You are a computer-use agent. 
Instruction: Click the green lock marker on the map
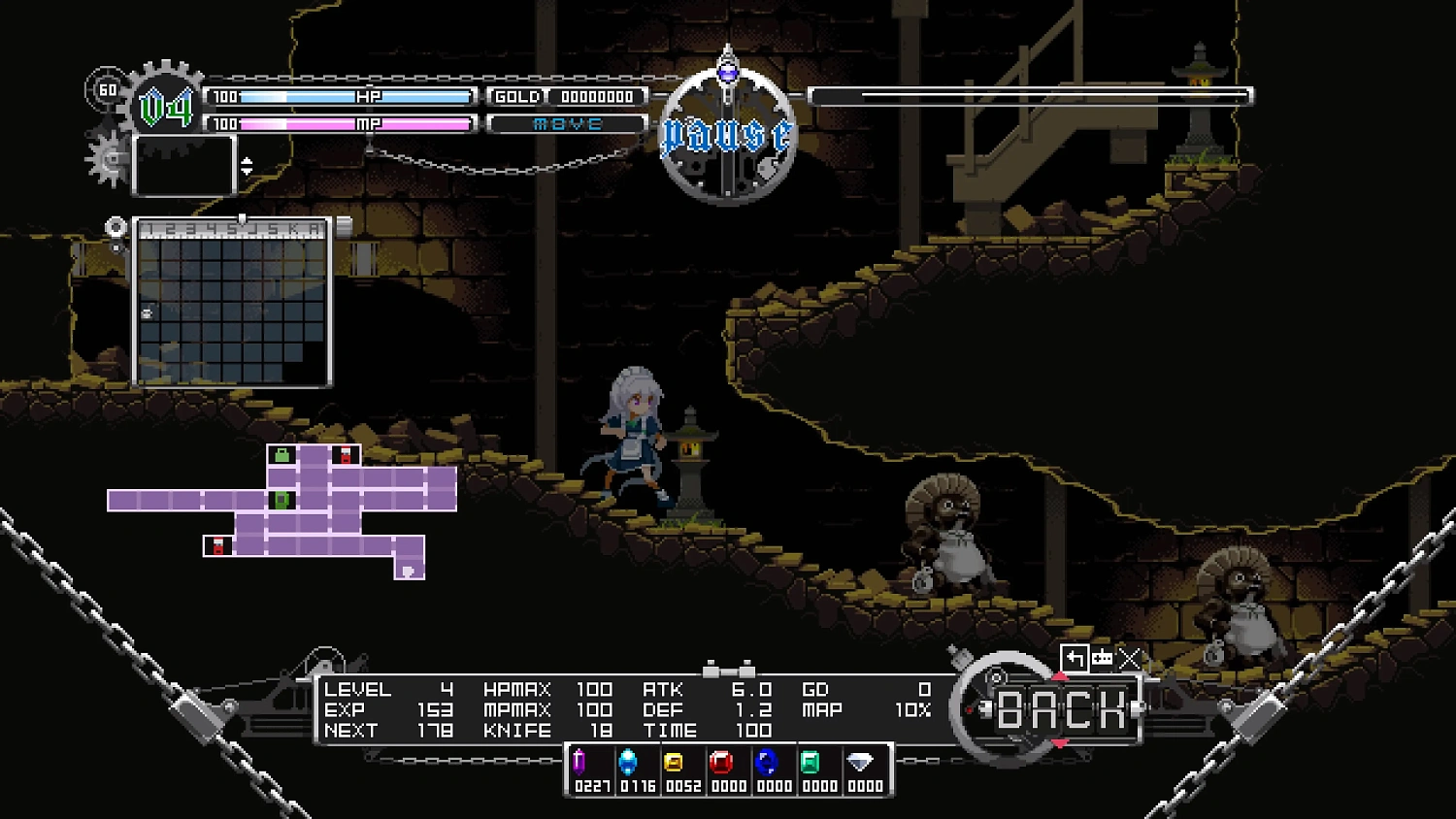click(x=281, y=454)
